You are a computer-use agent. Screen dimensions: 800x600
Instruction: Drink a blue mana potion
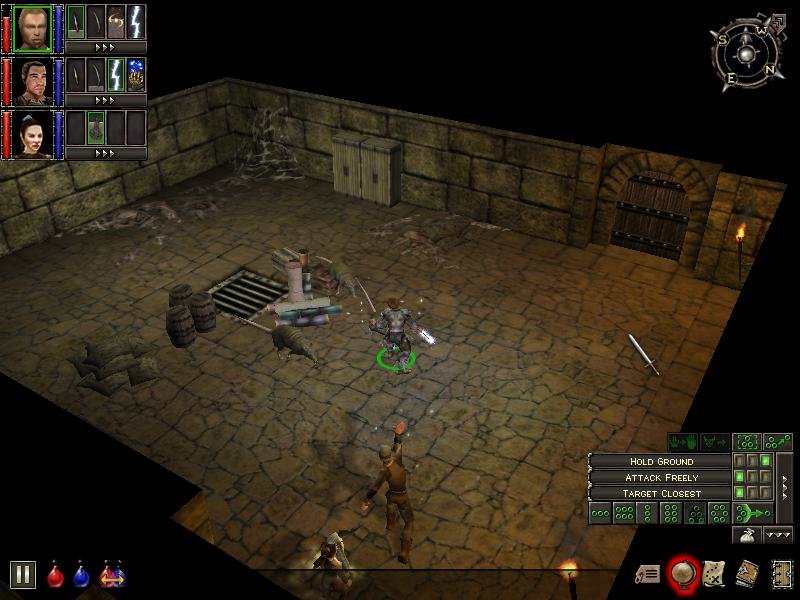(x=81, y=576)
